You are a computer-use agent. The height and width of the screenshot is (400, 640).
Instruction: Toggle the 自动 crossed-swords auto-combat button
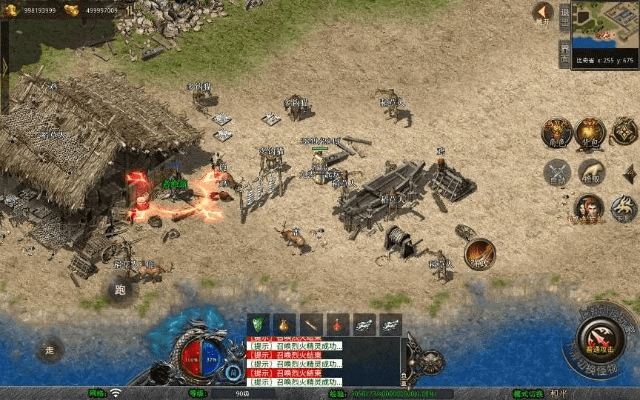(556, 172)
